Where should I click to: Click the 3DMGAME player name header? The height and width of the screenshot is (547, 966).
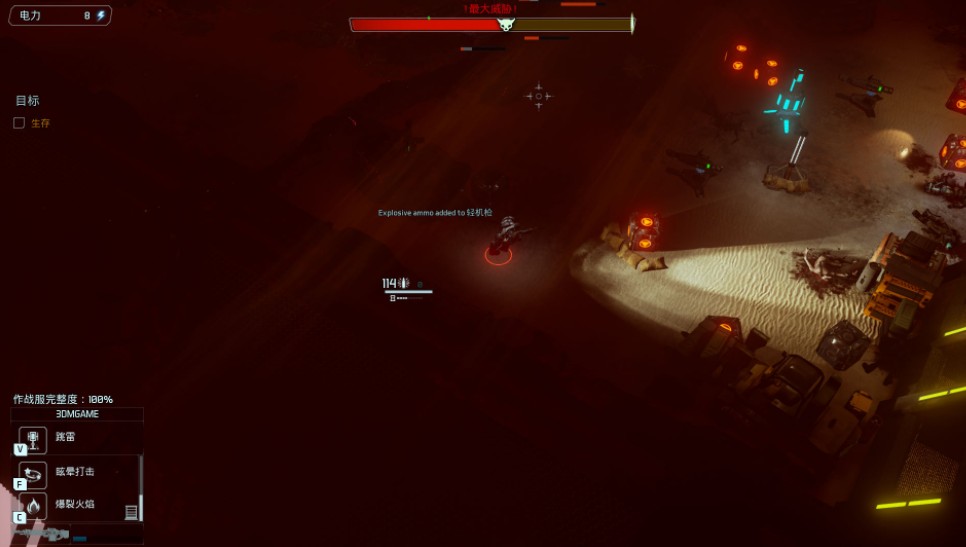click(76, 414)
